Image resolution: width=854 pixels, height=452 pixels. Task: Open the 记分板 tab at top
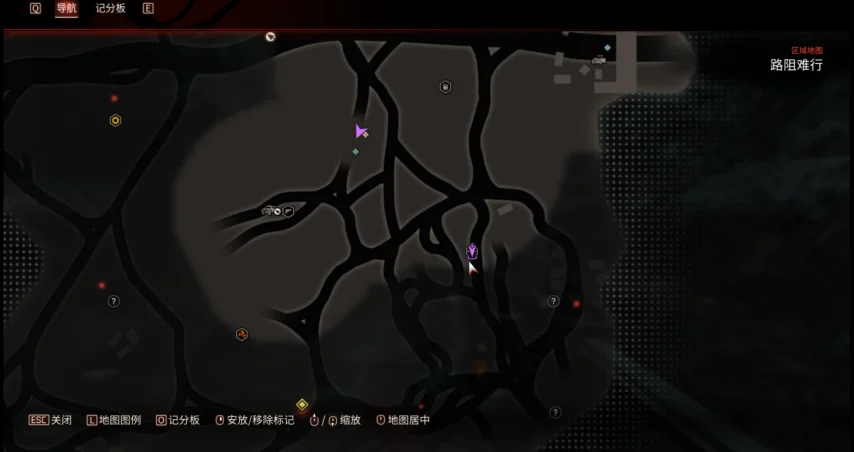pyautogui.click(x=111, y=9)
